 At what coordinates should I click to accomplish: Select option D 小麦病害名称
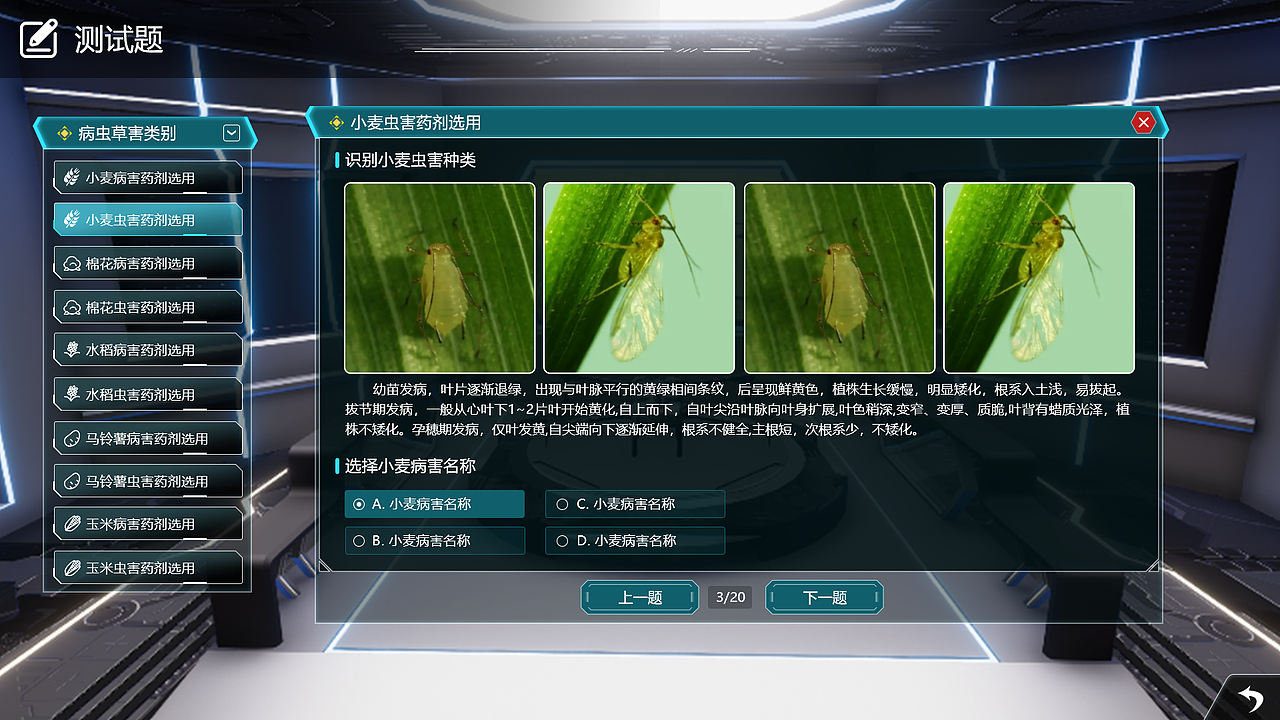click(634, 540)
